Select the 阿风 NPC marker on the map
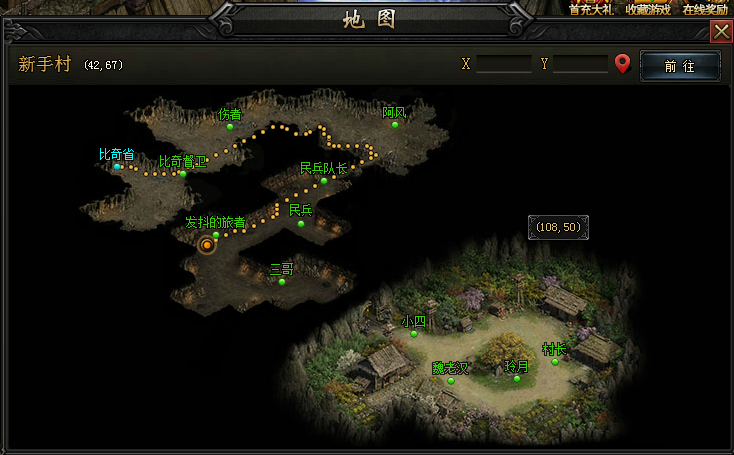The image size is (734, 455). coord(395,126)
